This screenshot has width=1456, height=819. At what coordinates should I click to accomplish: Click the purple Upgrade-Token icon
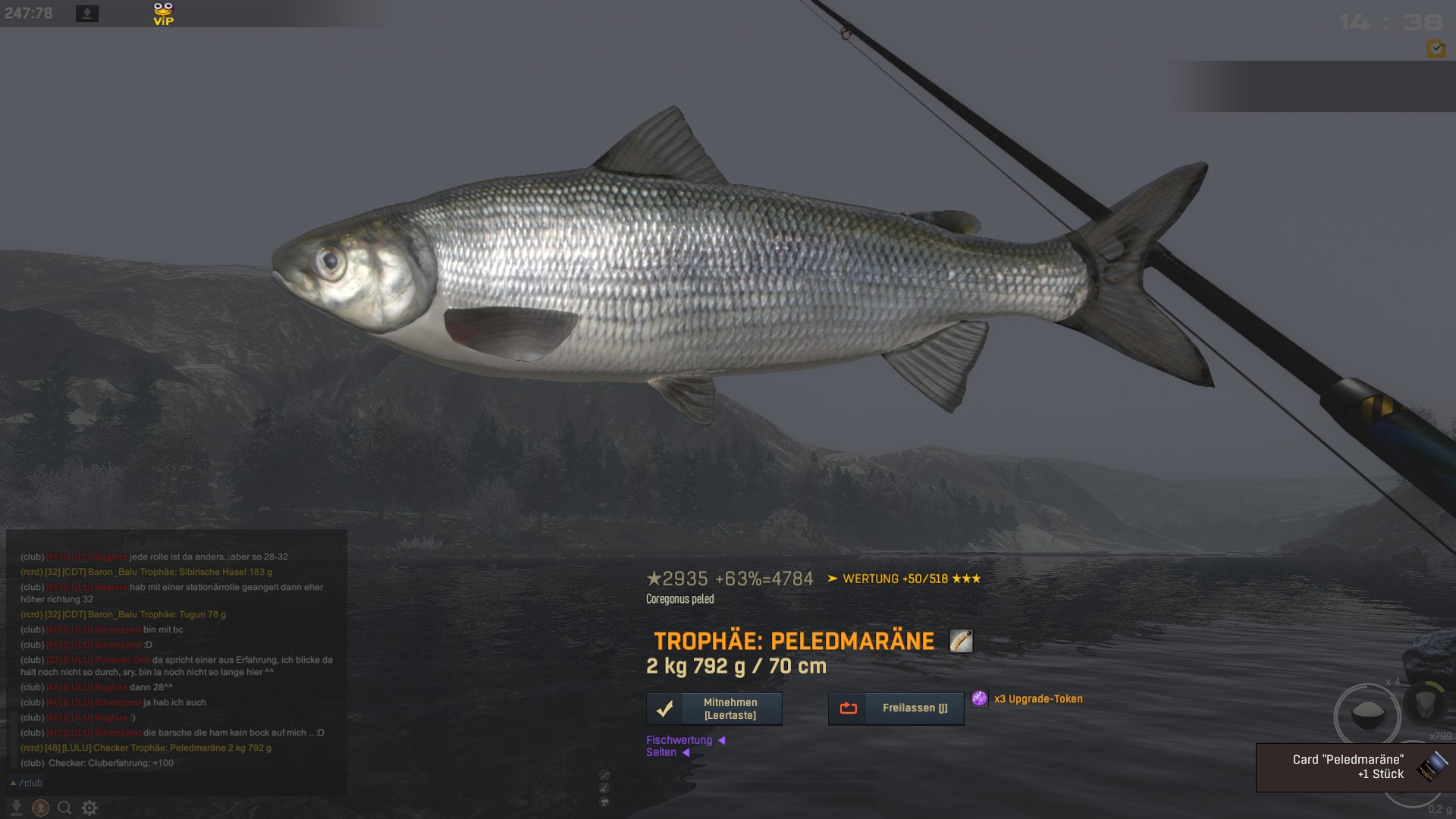tap(980, 698)
